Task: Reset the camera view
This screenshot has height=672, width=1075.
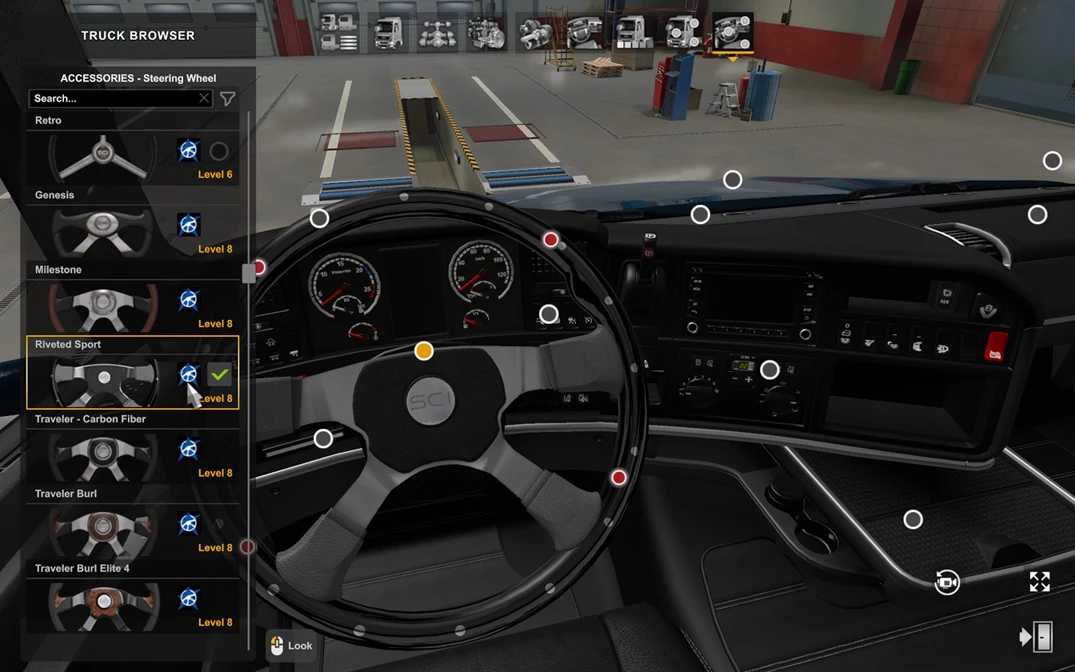Action: coord(947,582)
